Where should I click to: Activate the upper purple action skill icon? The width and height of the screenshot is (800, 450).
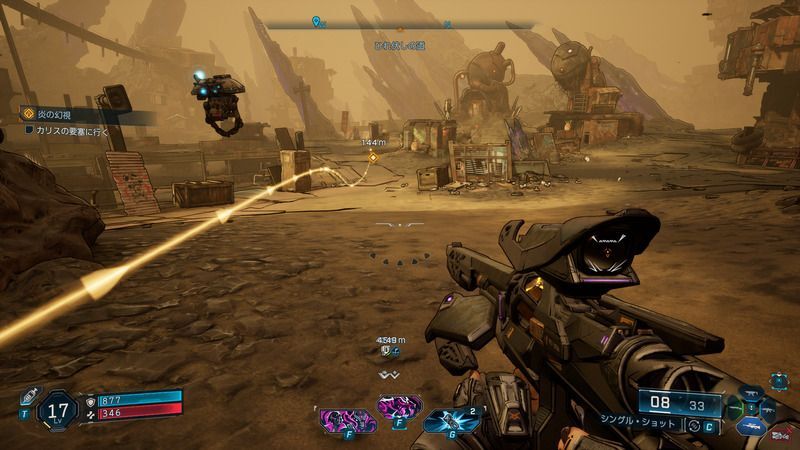click(398, 406)
